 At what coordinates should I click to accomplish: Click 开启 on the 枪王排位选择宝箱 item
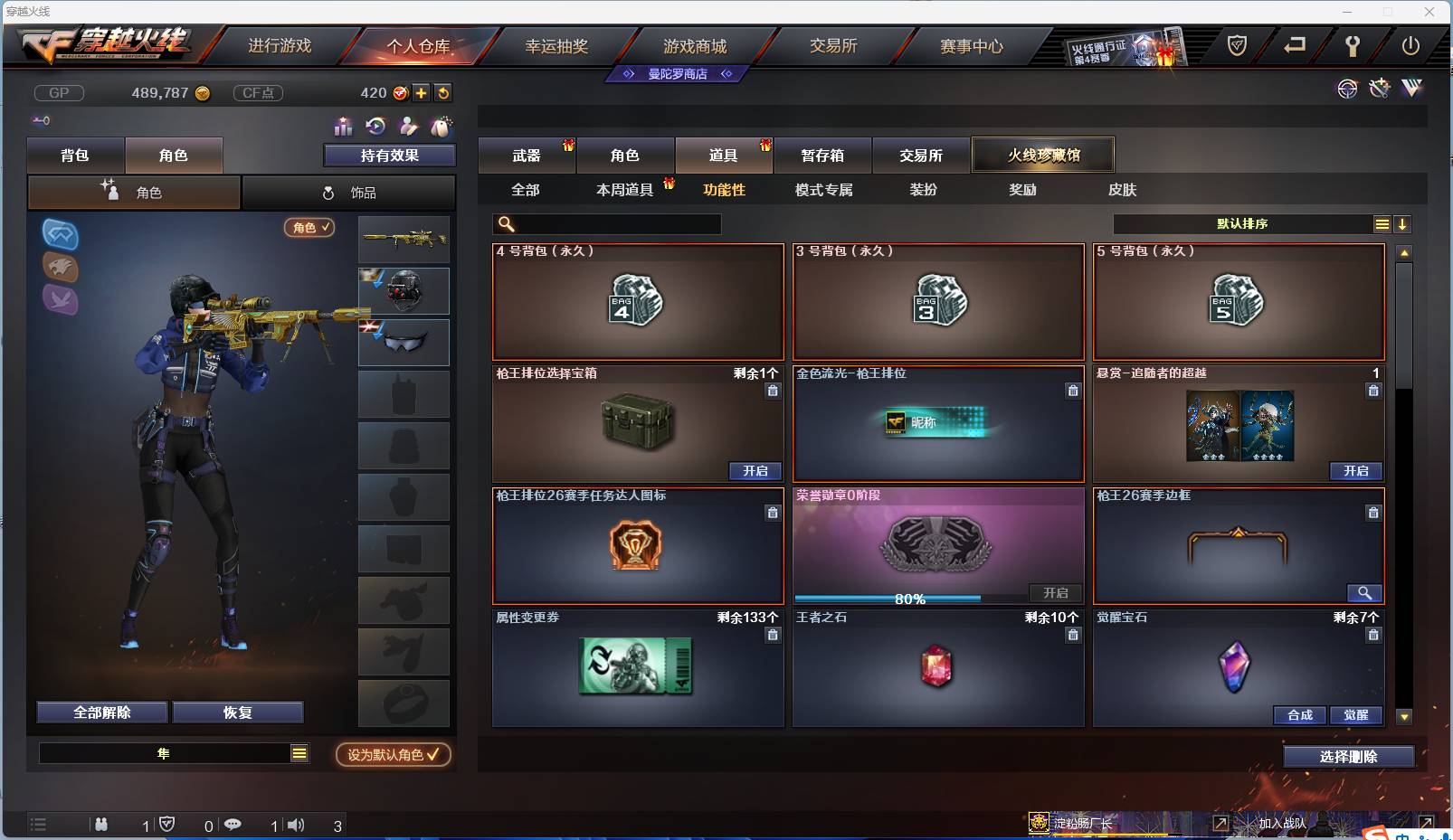(756, 471)
